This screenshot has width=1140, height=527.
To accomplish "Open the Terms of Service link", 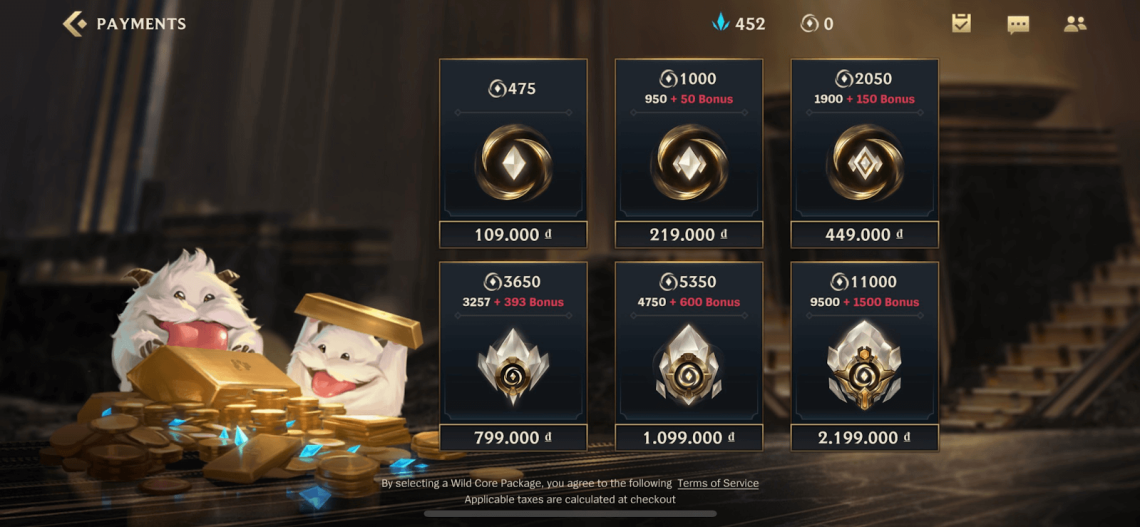I will [x=717, y=484].
